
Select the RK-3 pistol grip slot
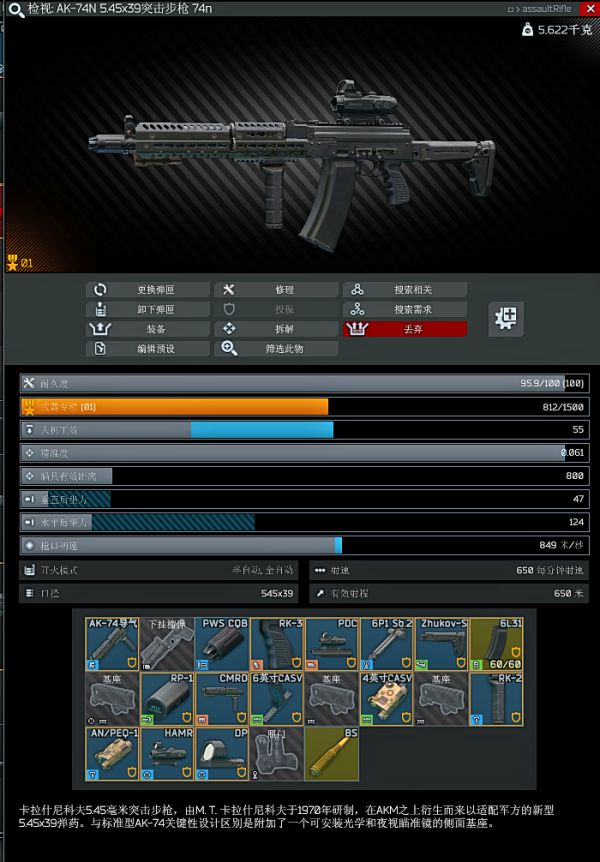point(276,644)
